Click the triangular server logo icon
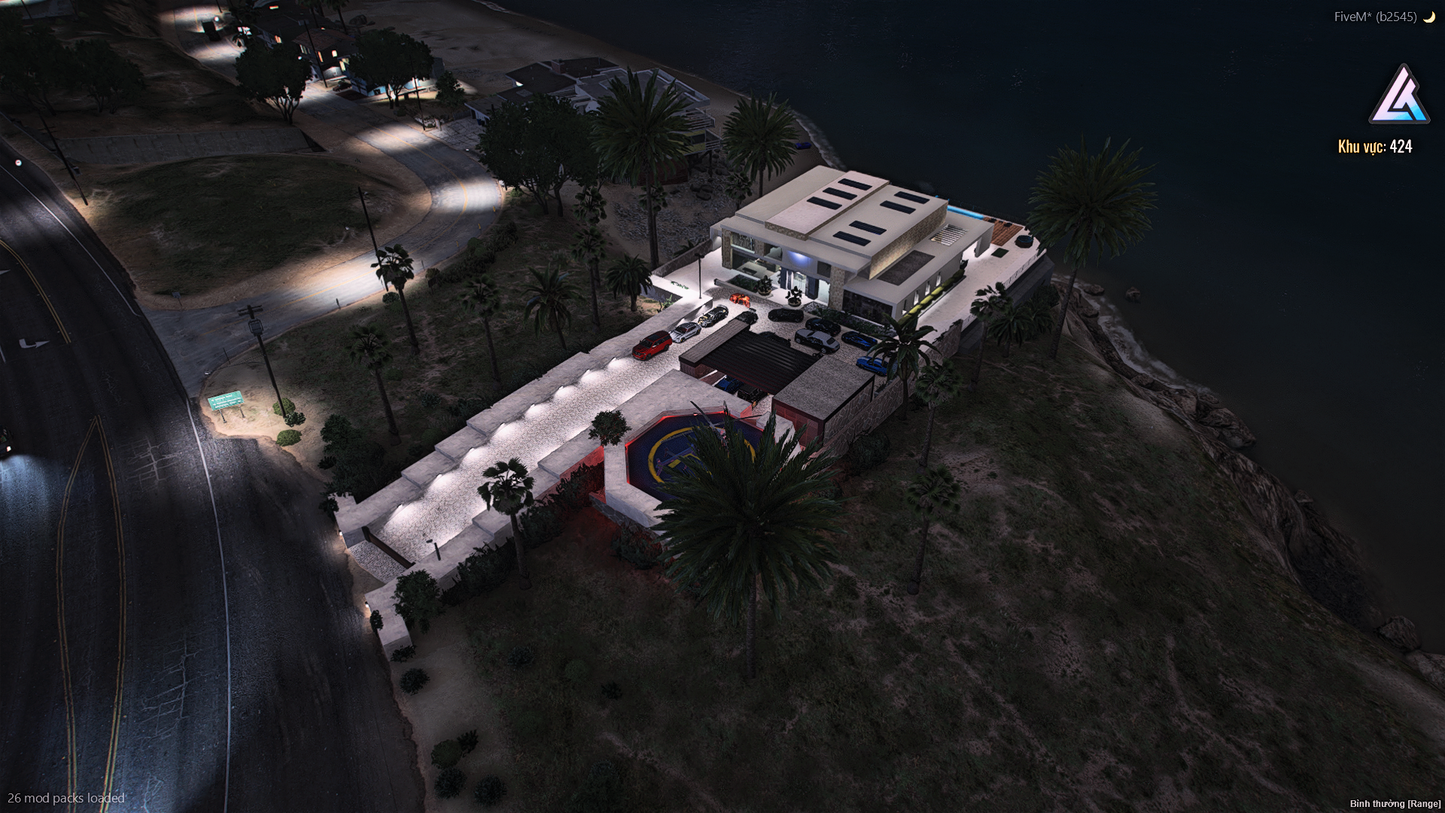The image size is (1445, 813). [x=1398, y=96]
